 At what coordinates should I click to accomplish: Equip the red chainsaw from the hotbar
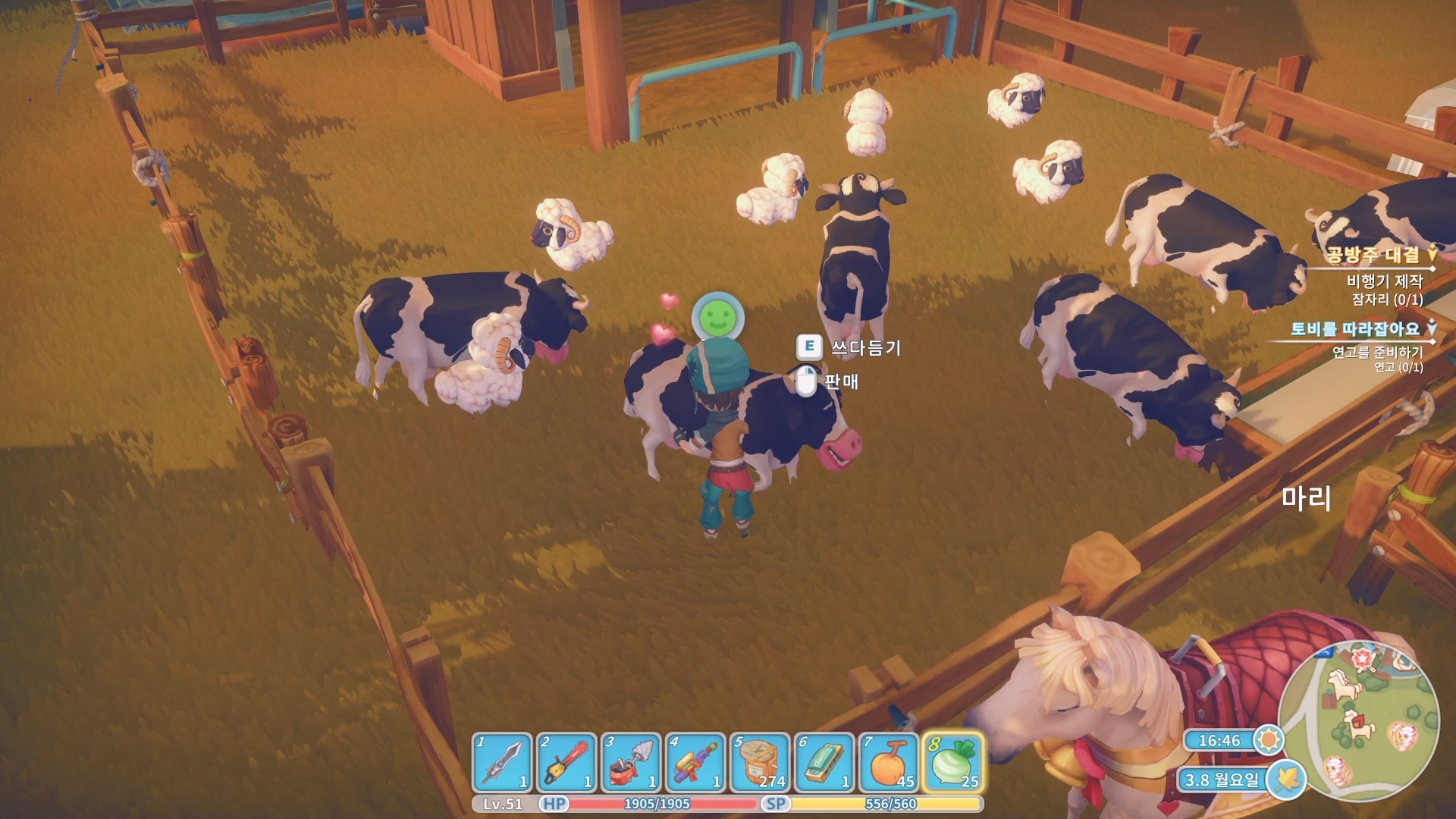click(x=566, y=761)
